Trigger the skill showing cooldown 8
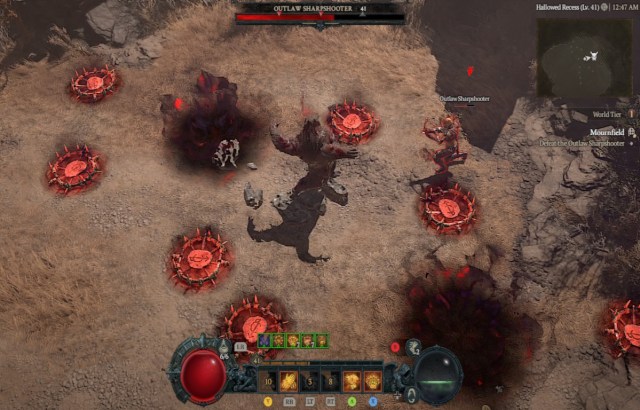This screenshot has height=410, width=640. (331, 381)
